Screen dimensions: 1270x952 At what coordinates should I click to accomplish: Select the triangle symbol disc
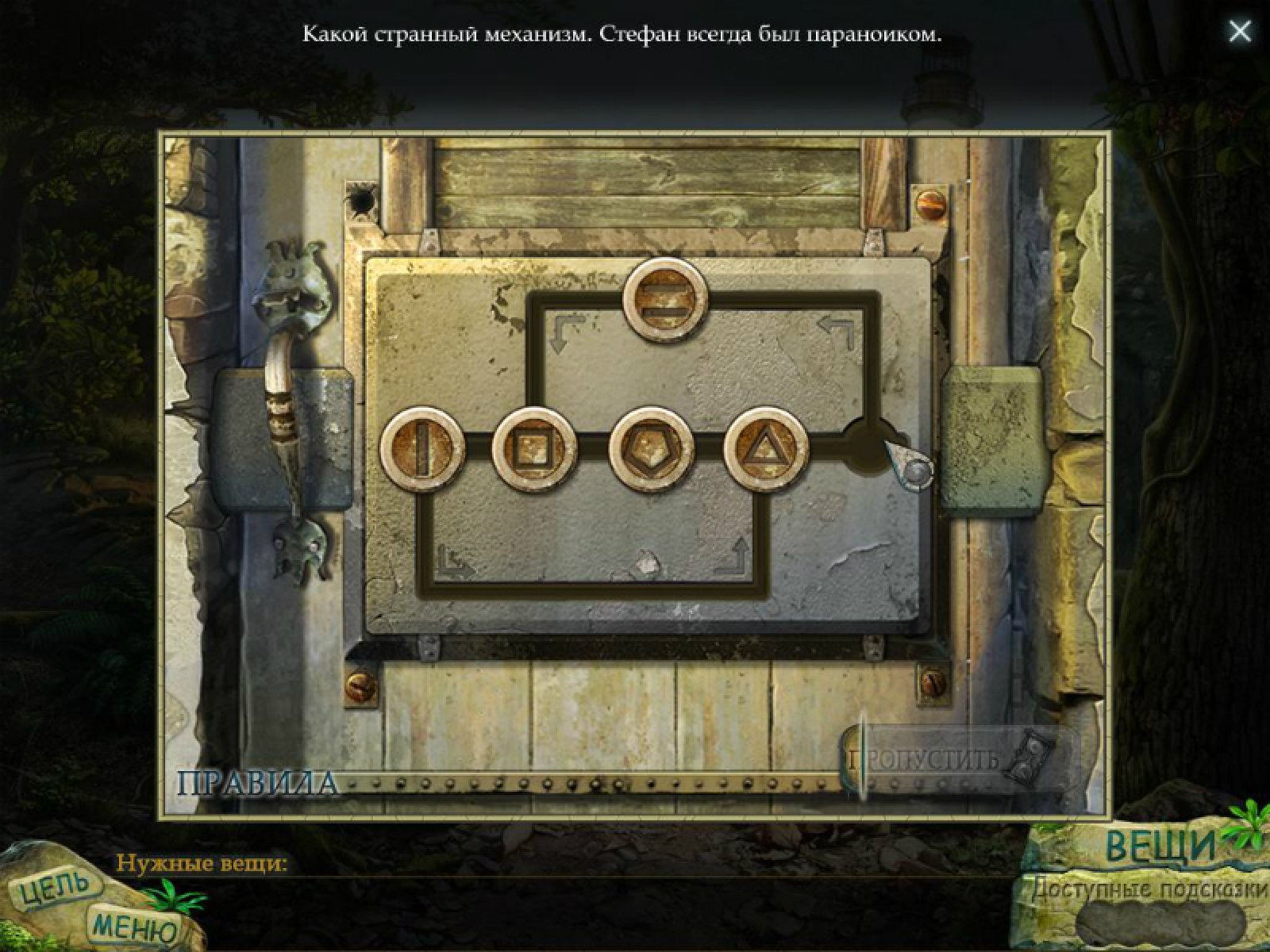click(766, 448)
